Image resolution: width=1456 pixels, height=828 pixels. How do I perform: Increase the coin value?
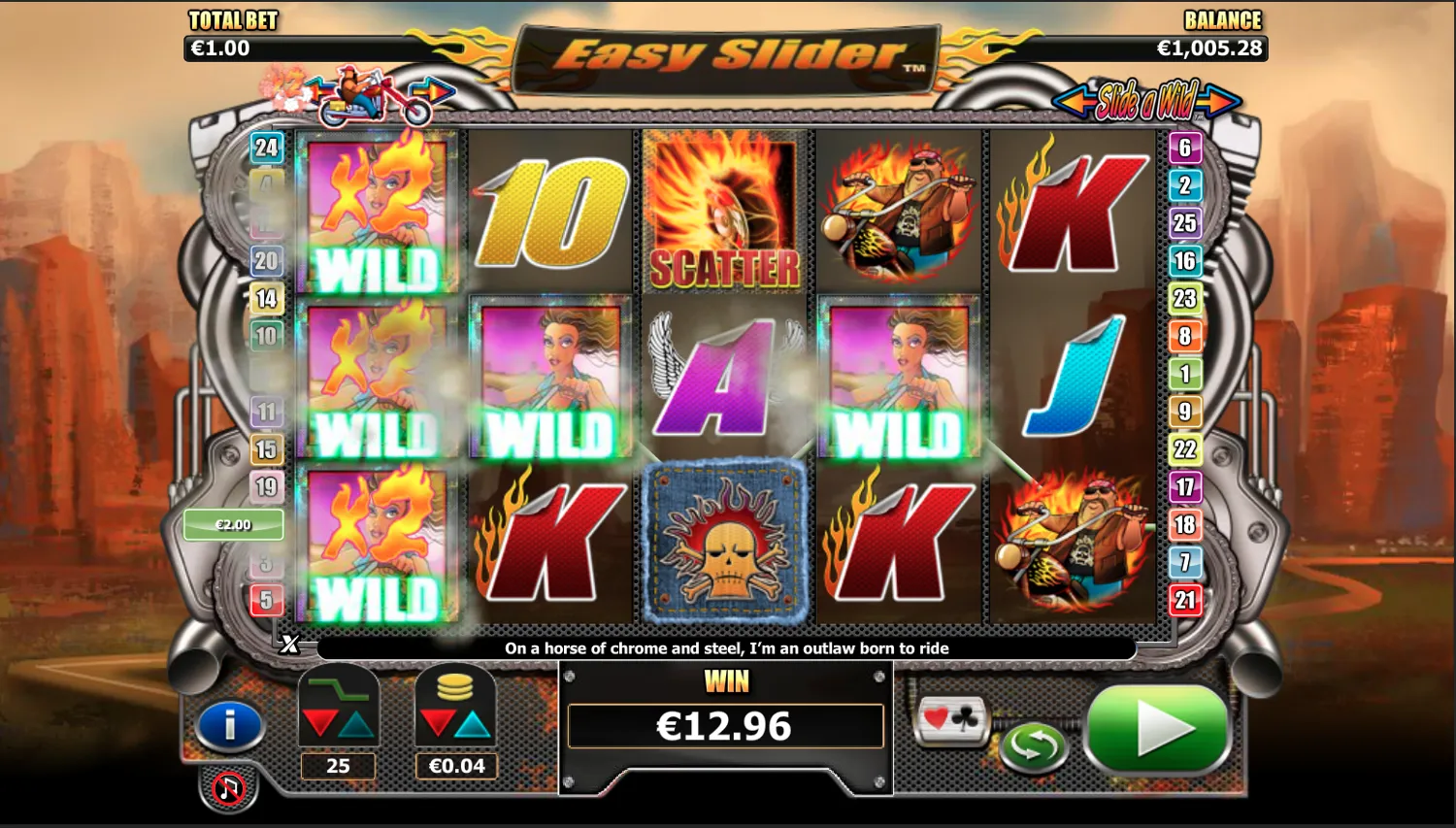pos(474,723)
